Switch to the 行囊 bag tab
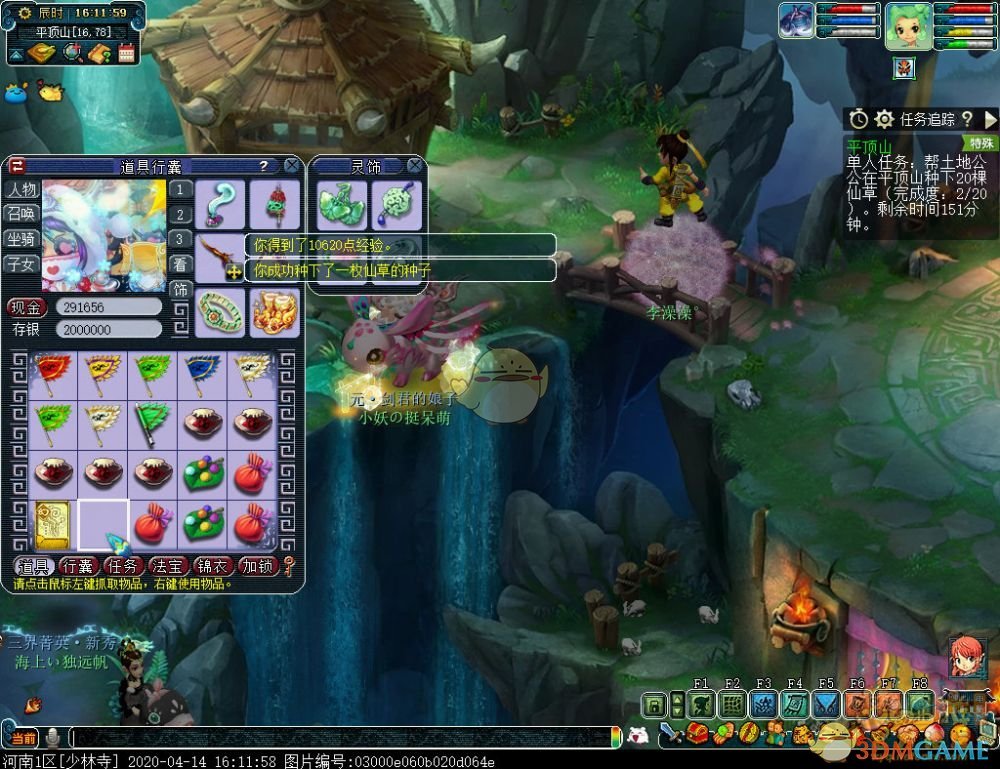Screen dimensions: 1000x769 click(x=78, y=566)
